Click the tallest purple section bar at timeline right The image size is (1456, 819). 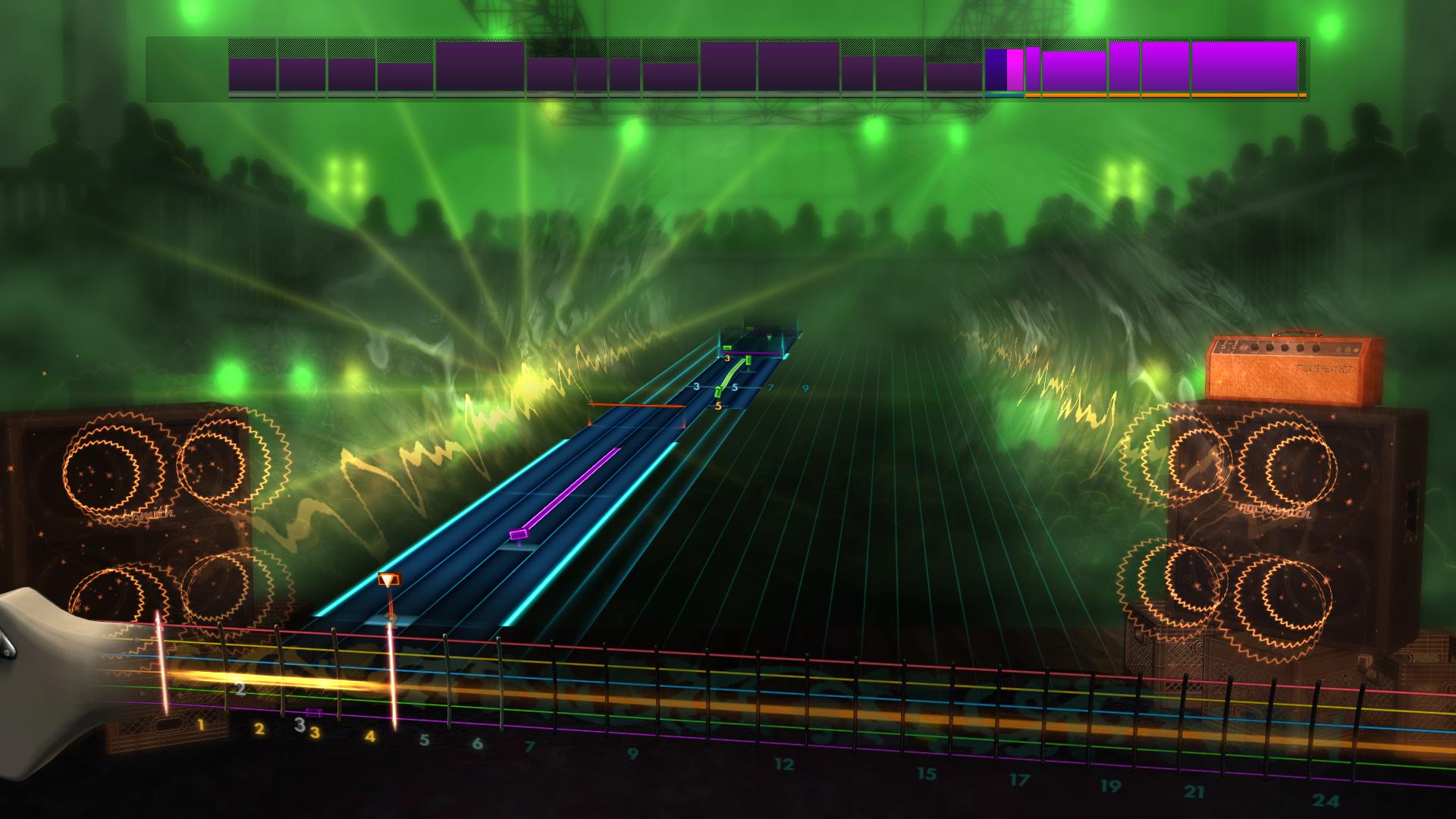click(x=1244, y=68)
